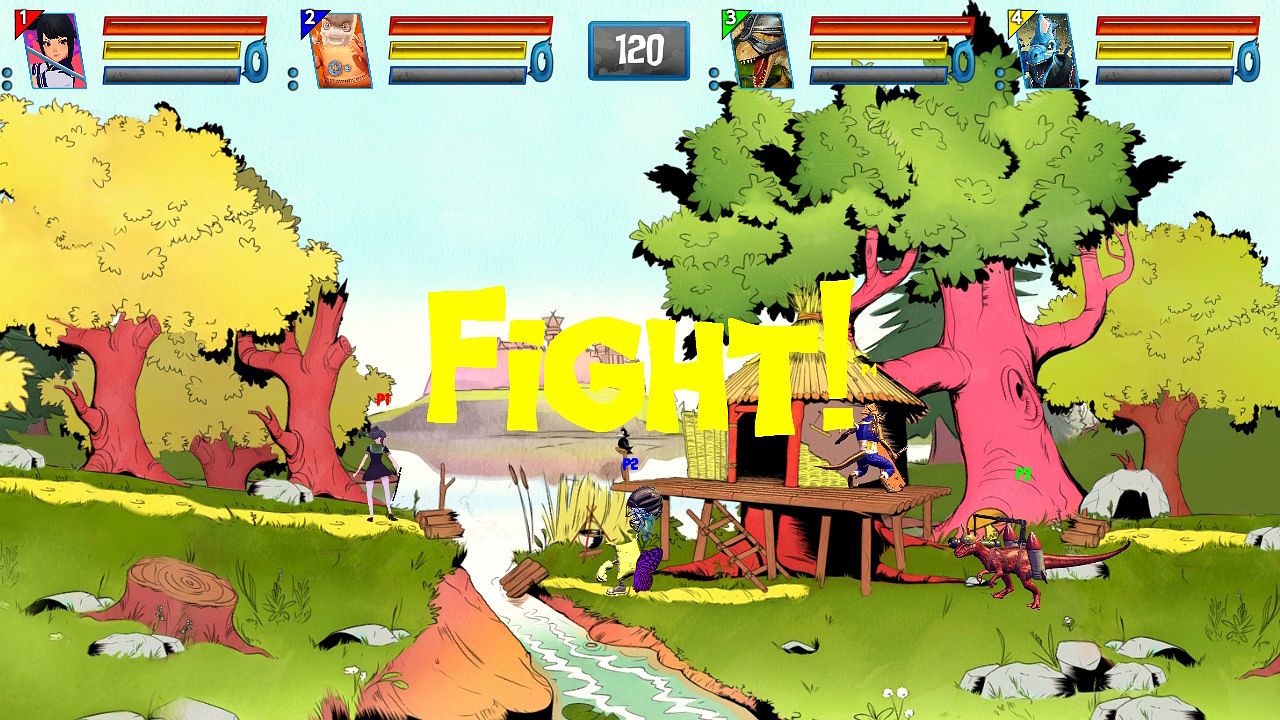Click the P2 label above the masked brawler
This screenshot has height=720, width=1280.
point(630,464)
